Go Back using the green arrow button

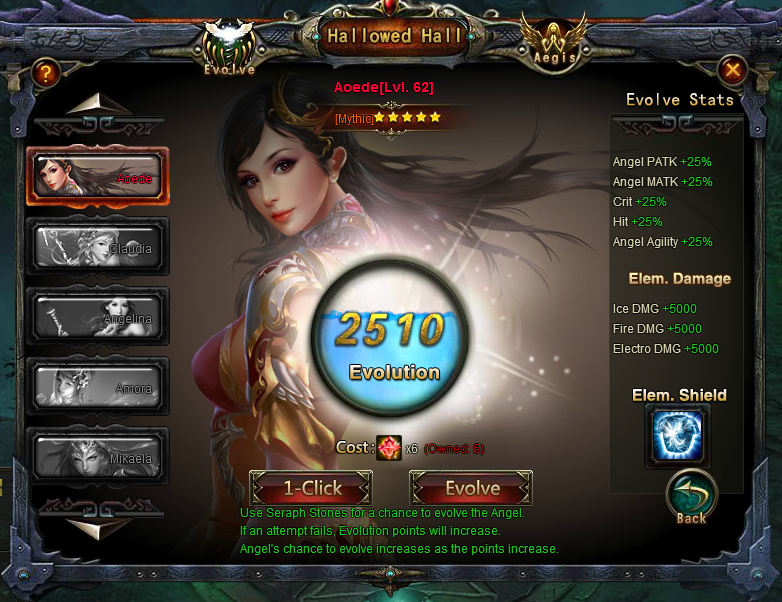(691, 497)
